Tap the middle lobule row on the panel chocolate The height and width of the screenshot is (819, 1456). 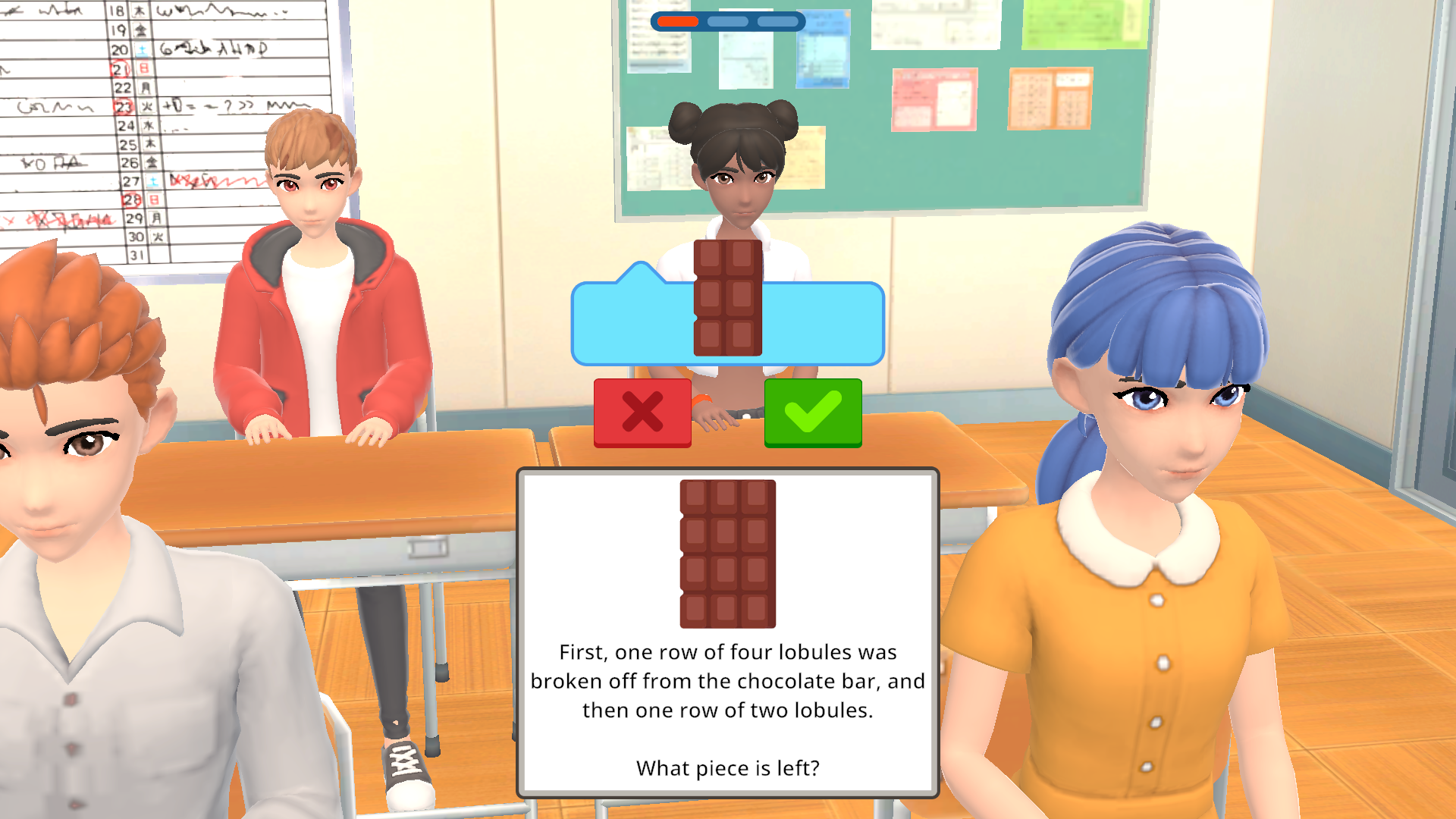[726, 554]
